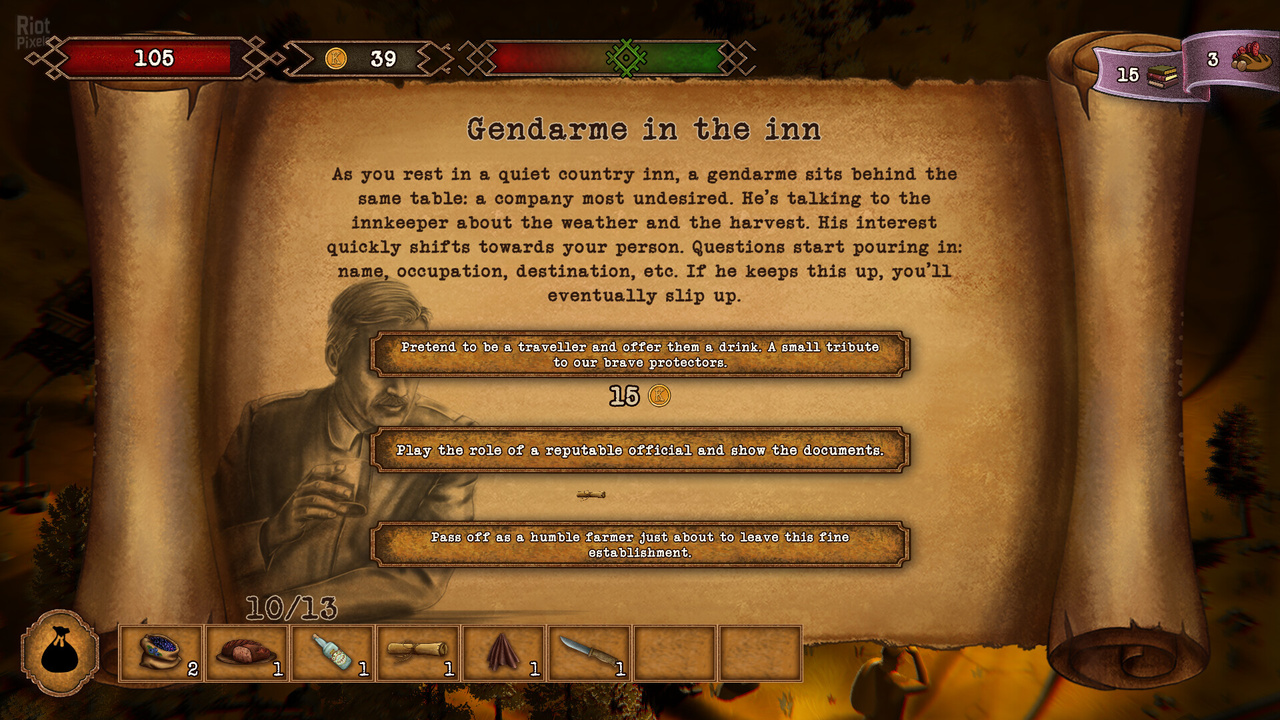This screenshot has height=720, width=1280.
Task: Choose the offer-a-drink traveller reply
Action: tap(640, 355)
